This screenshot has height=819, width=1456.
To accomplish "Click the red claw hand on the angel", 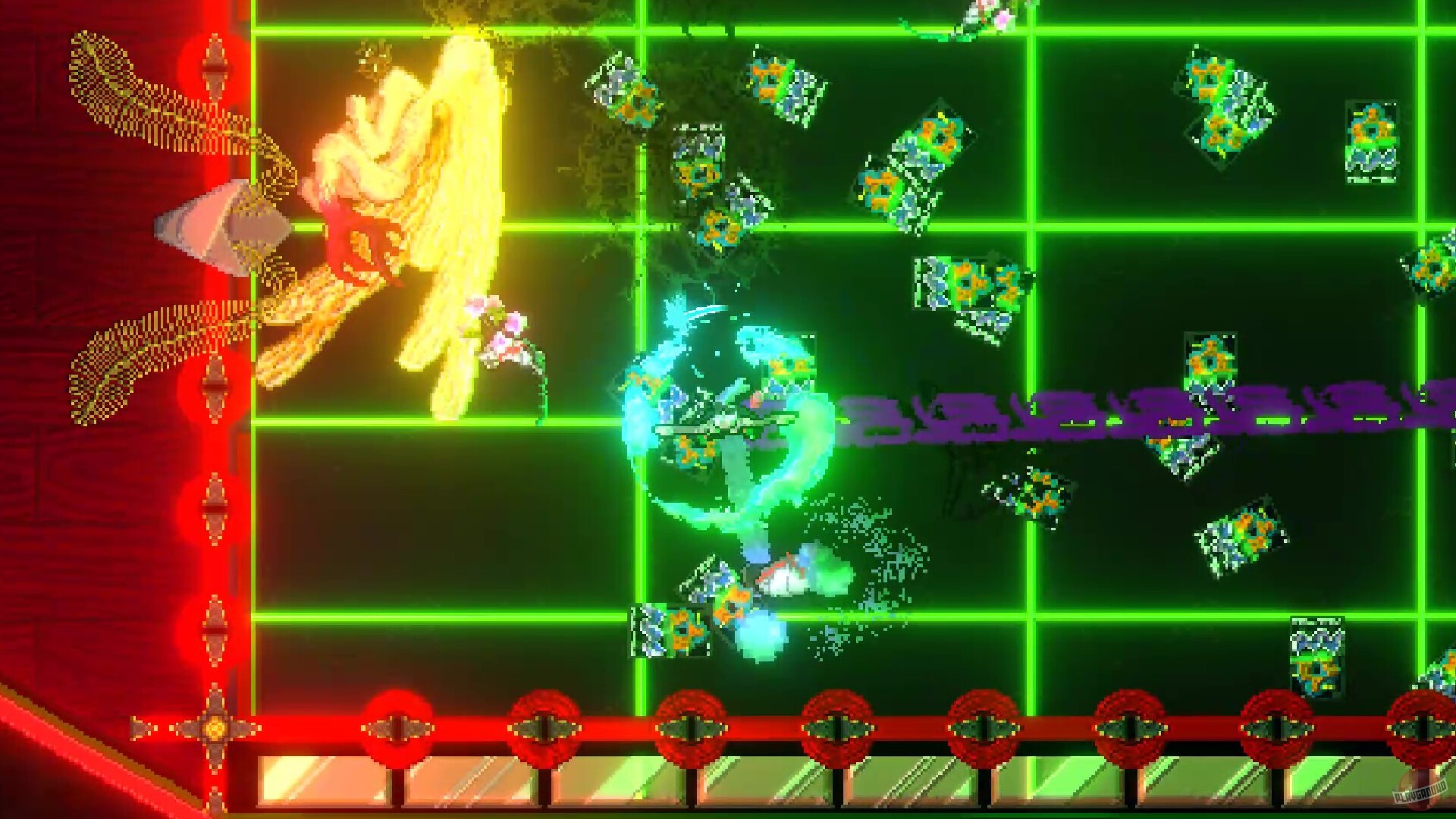I will pos(364,235).
